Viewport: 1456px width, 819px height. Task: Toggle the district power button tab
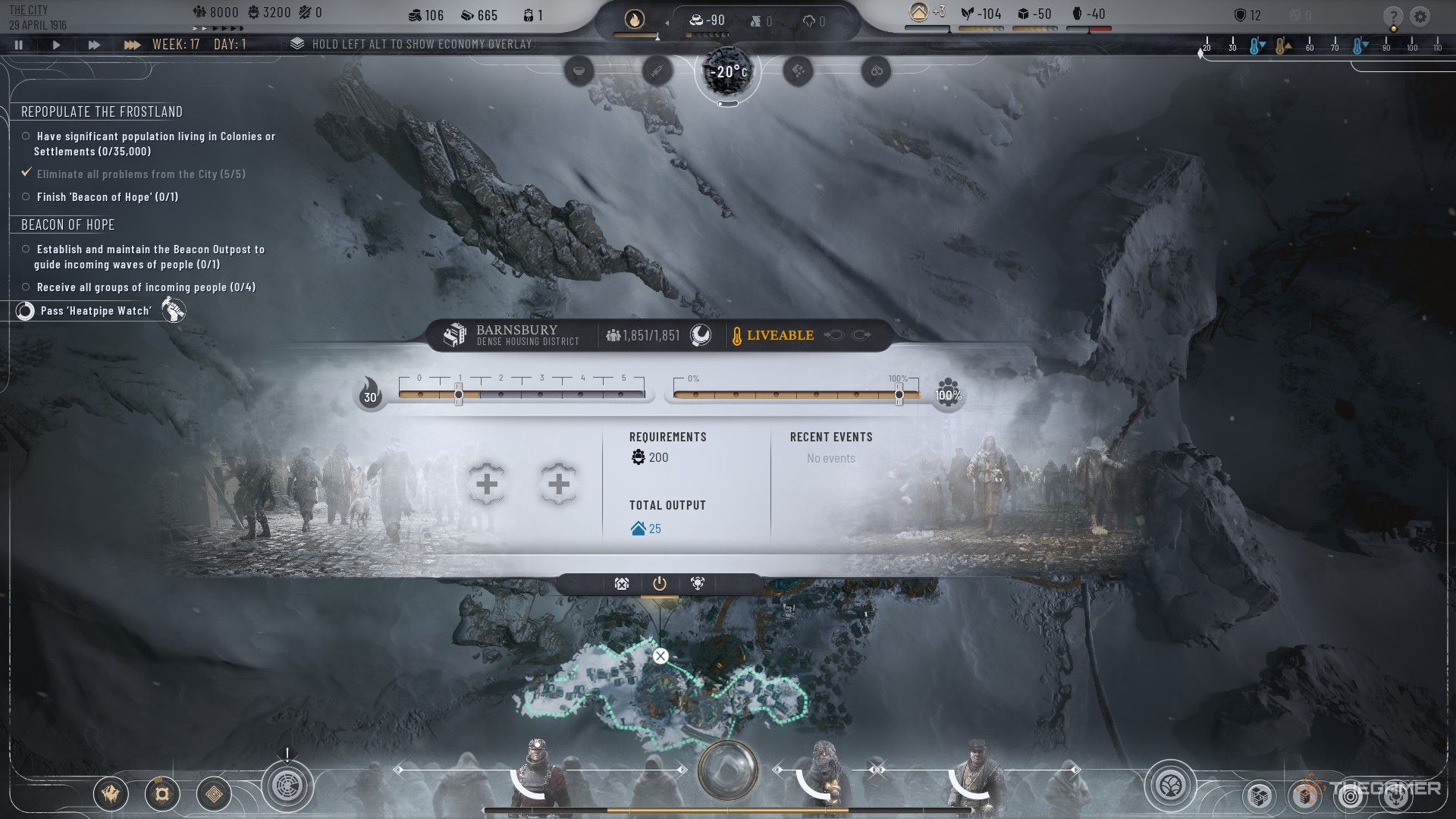(x=659, y=583)
